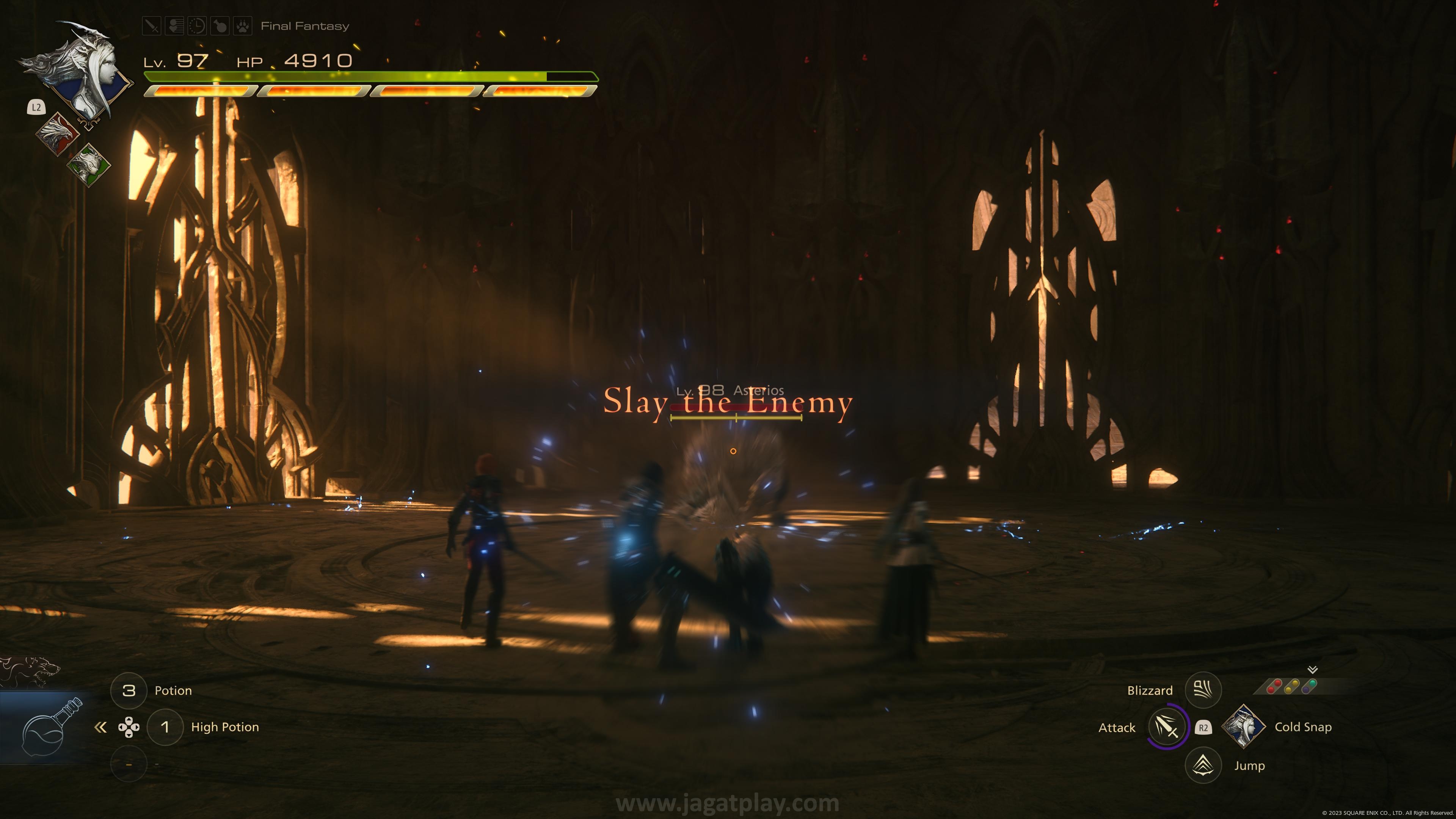This screenshot has width=1456, height=819.
Task: Click the sword accessory status icon
Action: tap(152, 26)
